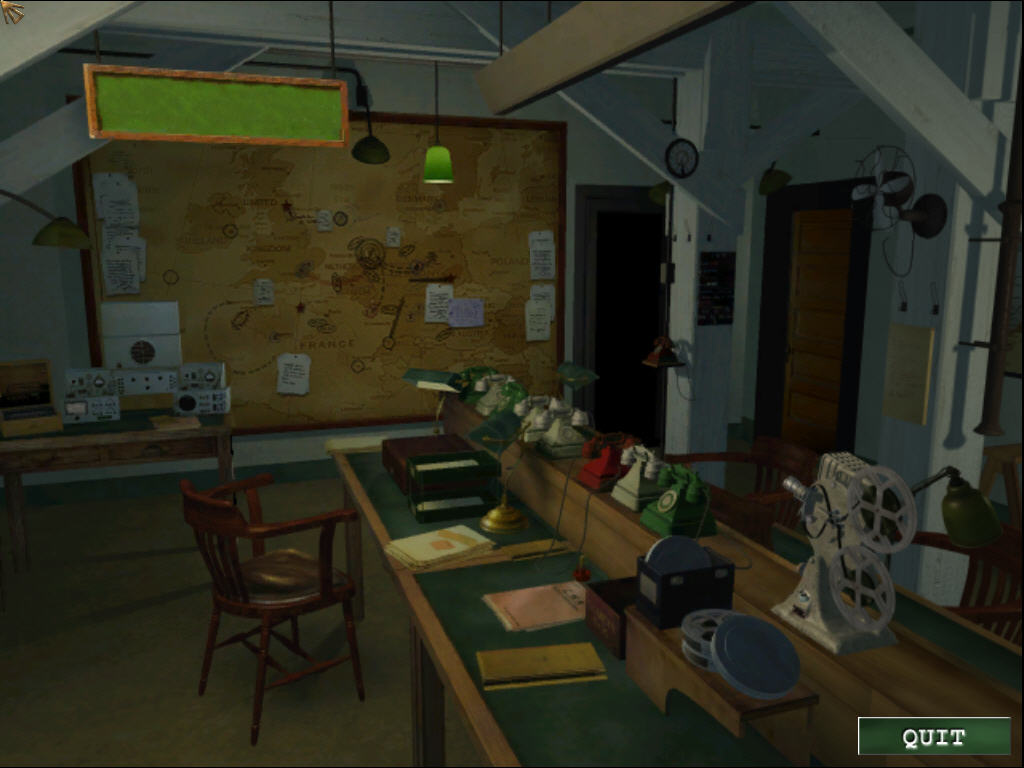
Task: Click the QUIT button
Action: pos(933,737)
